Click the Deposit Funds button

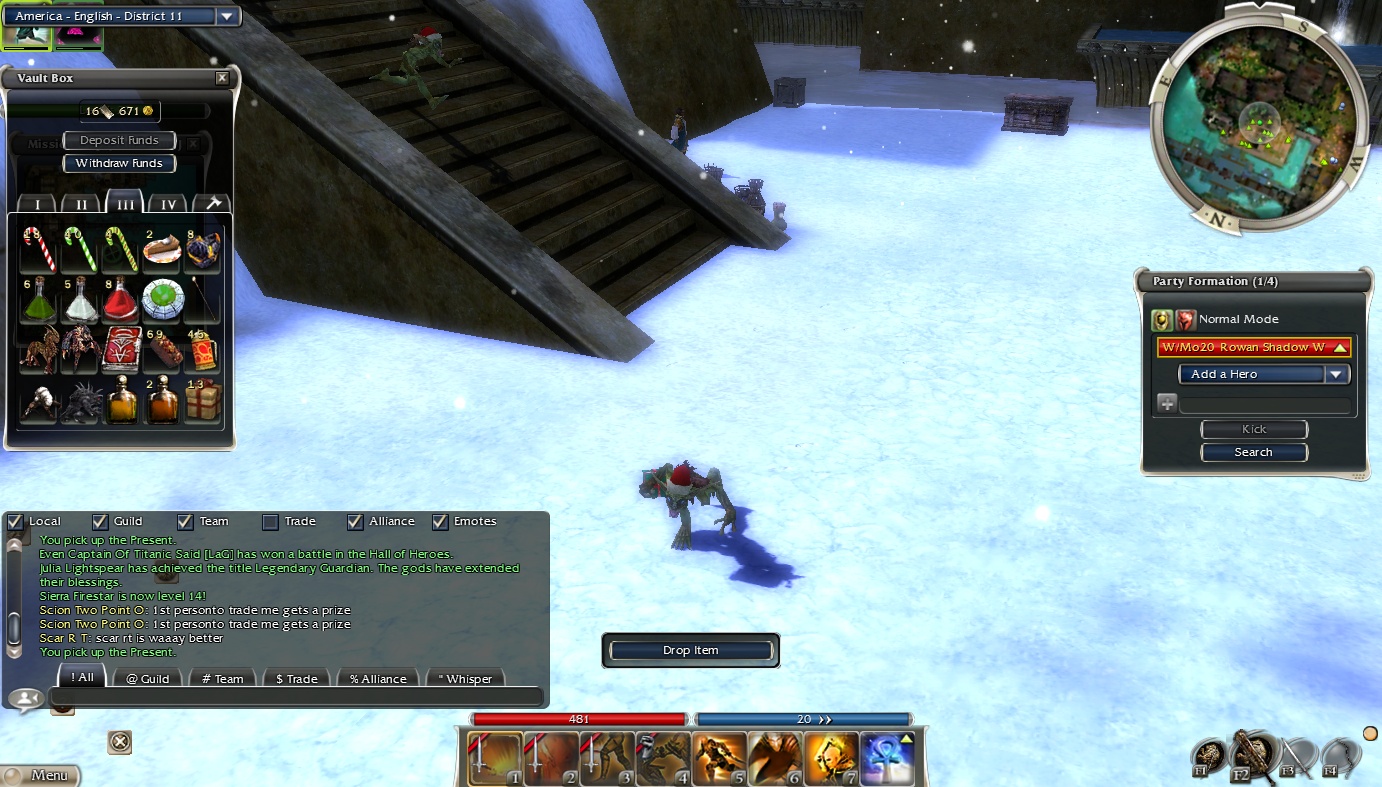pyautogui.click(x=119, y=141)
